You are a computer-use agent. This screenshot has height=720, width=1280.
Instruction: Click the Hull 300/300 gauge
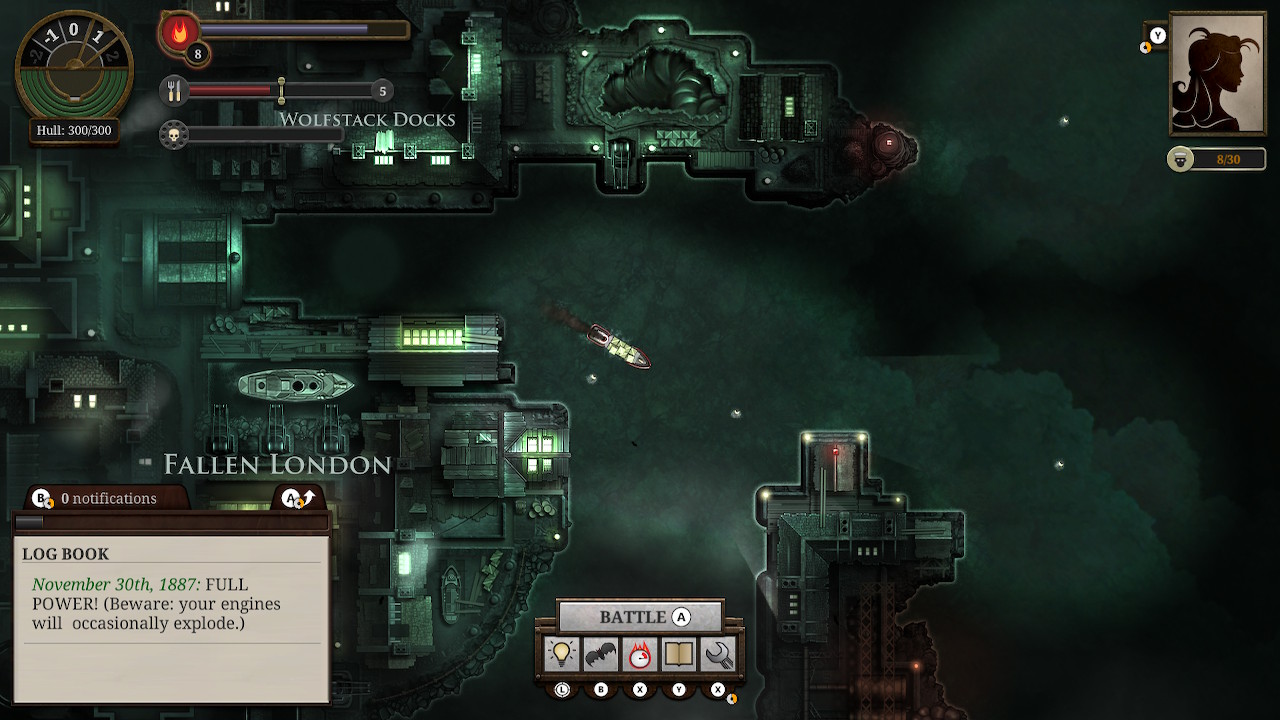[x=75, y=130]
